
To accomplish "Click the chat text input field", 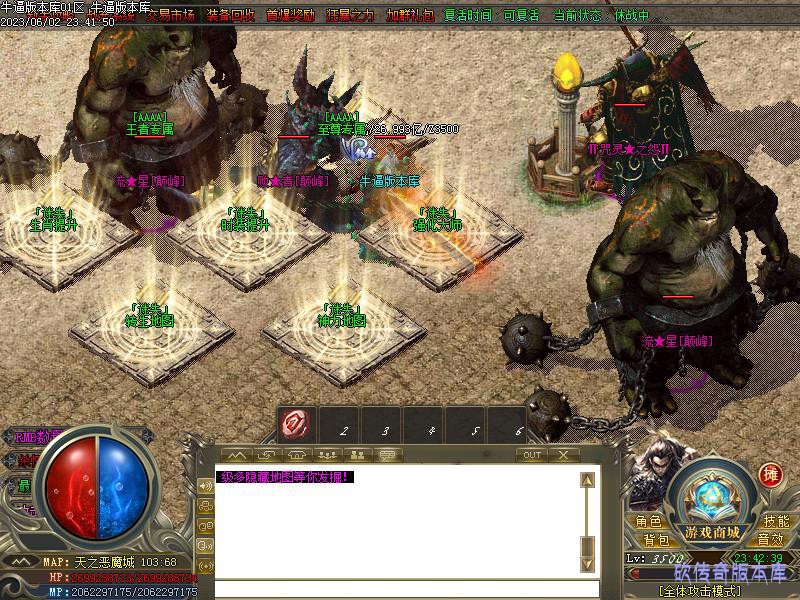I will click(400, 588).
